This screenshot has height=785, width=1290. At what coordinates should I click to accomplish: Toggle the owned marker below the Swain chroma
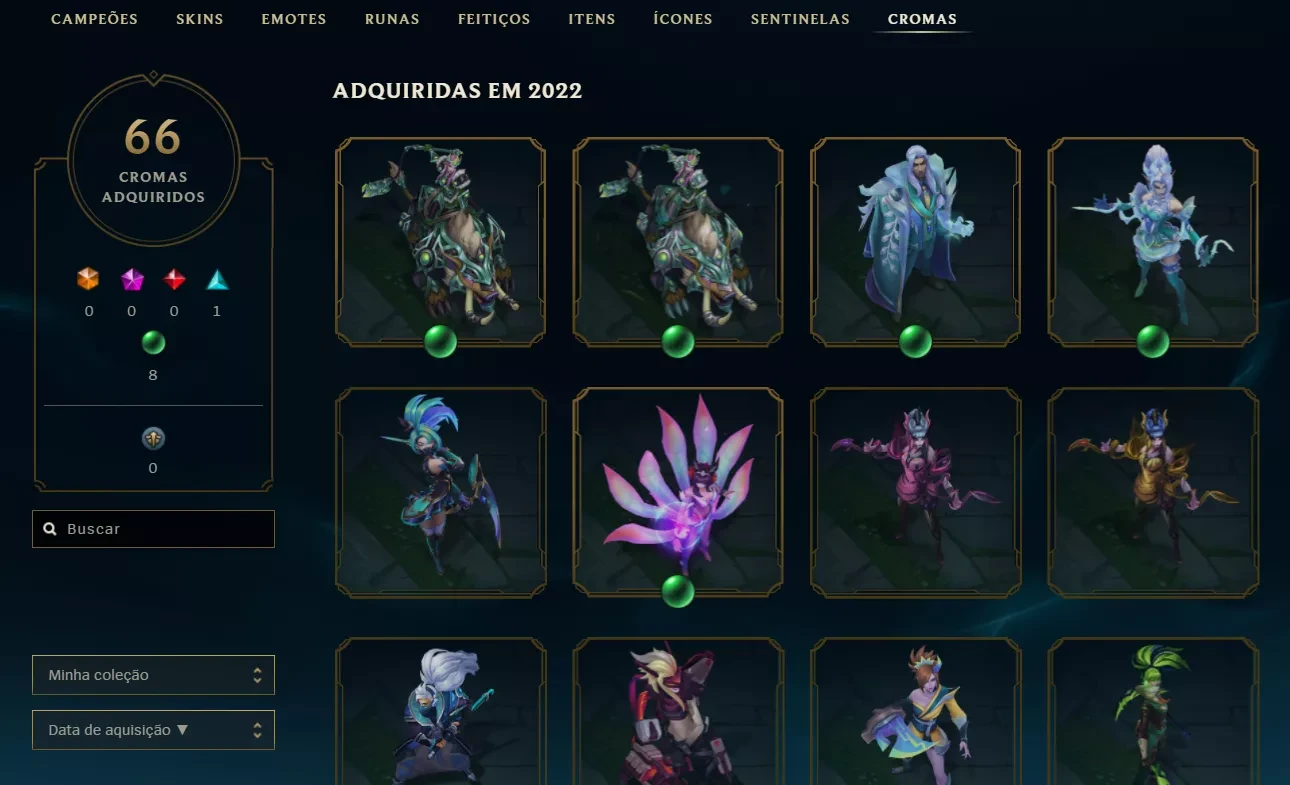(916, 339)
